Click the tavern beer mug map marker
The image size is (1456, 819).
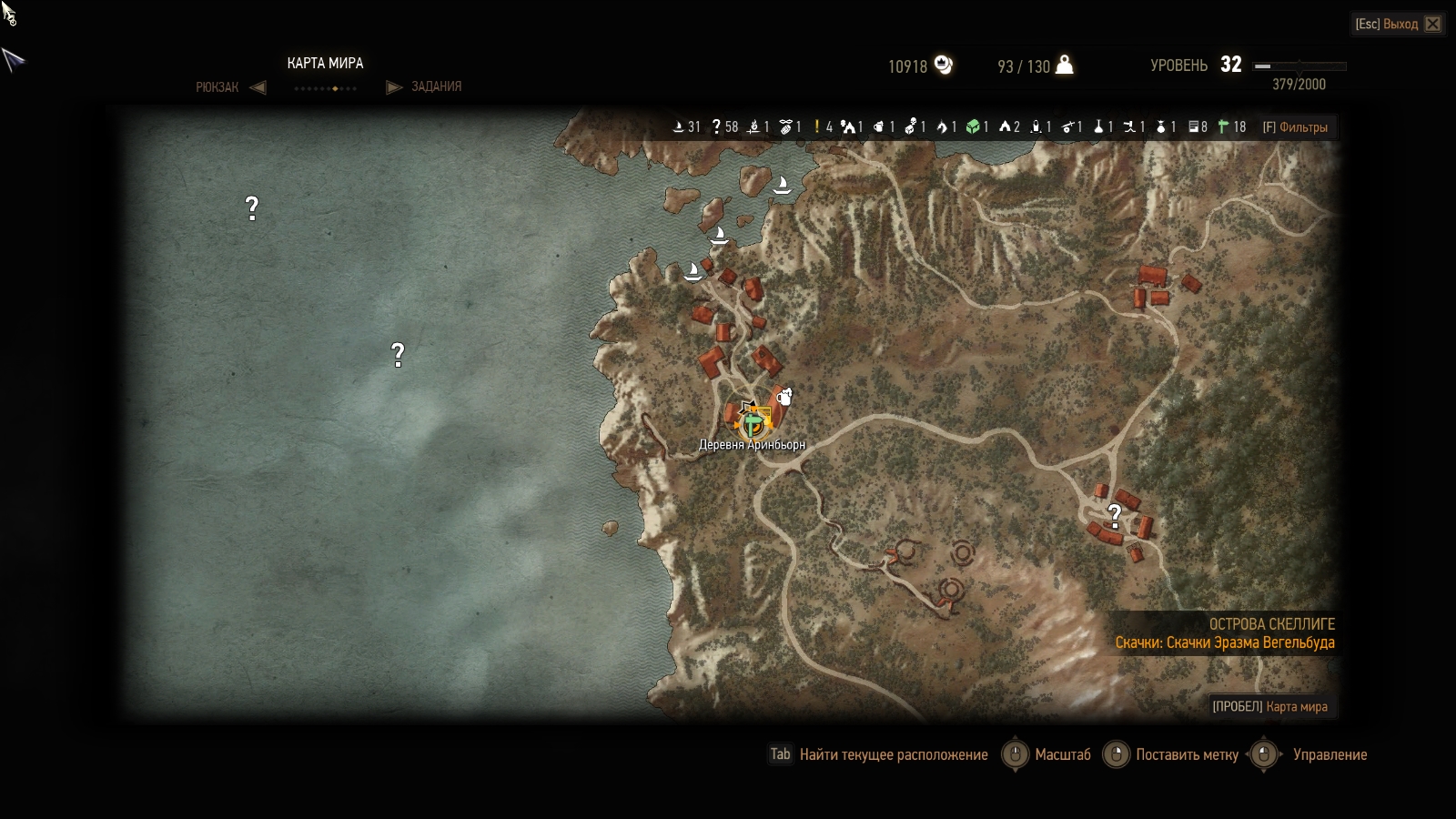pyautogui.click(x=784, y=396)
